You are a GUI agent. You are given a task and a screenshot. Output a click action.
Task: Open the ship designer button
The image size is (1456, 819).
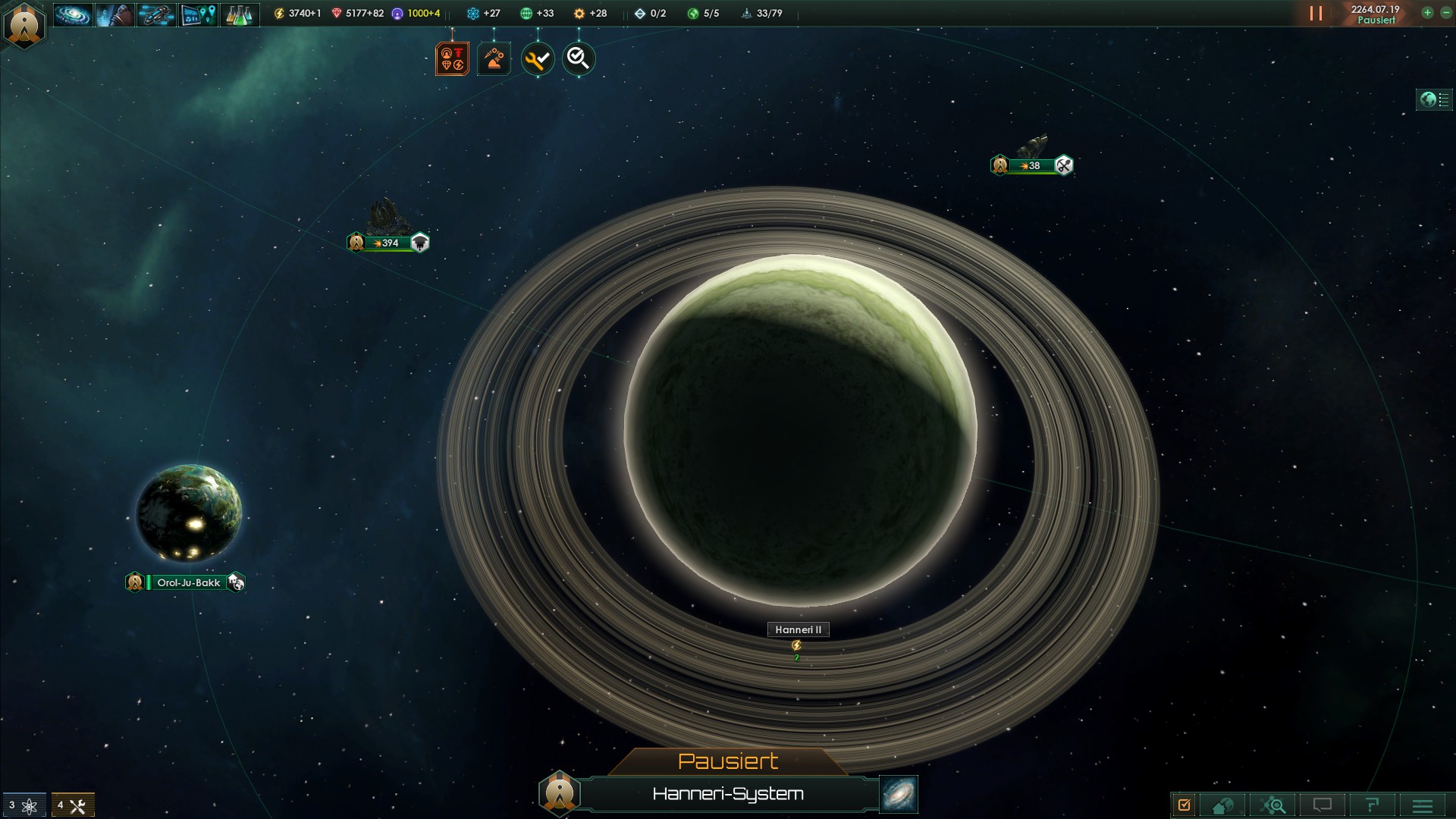click(156, 14)
